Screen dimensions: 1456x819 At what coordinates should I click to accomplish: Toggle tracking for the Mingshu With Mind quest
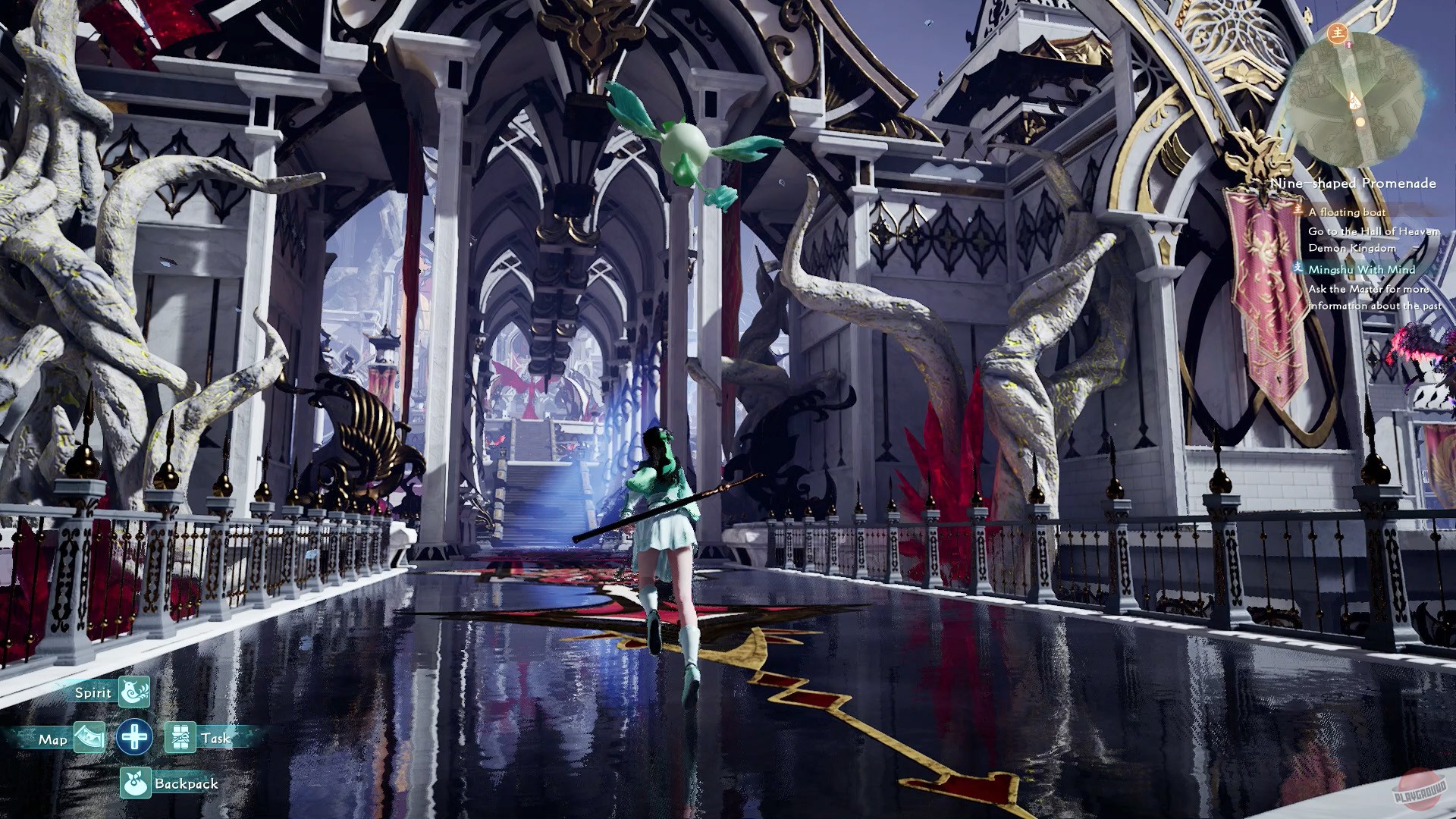coord(1361,269)
